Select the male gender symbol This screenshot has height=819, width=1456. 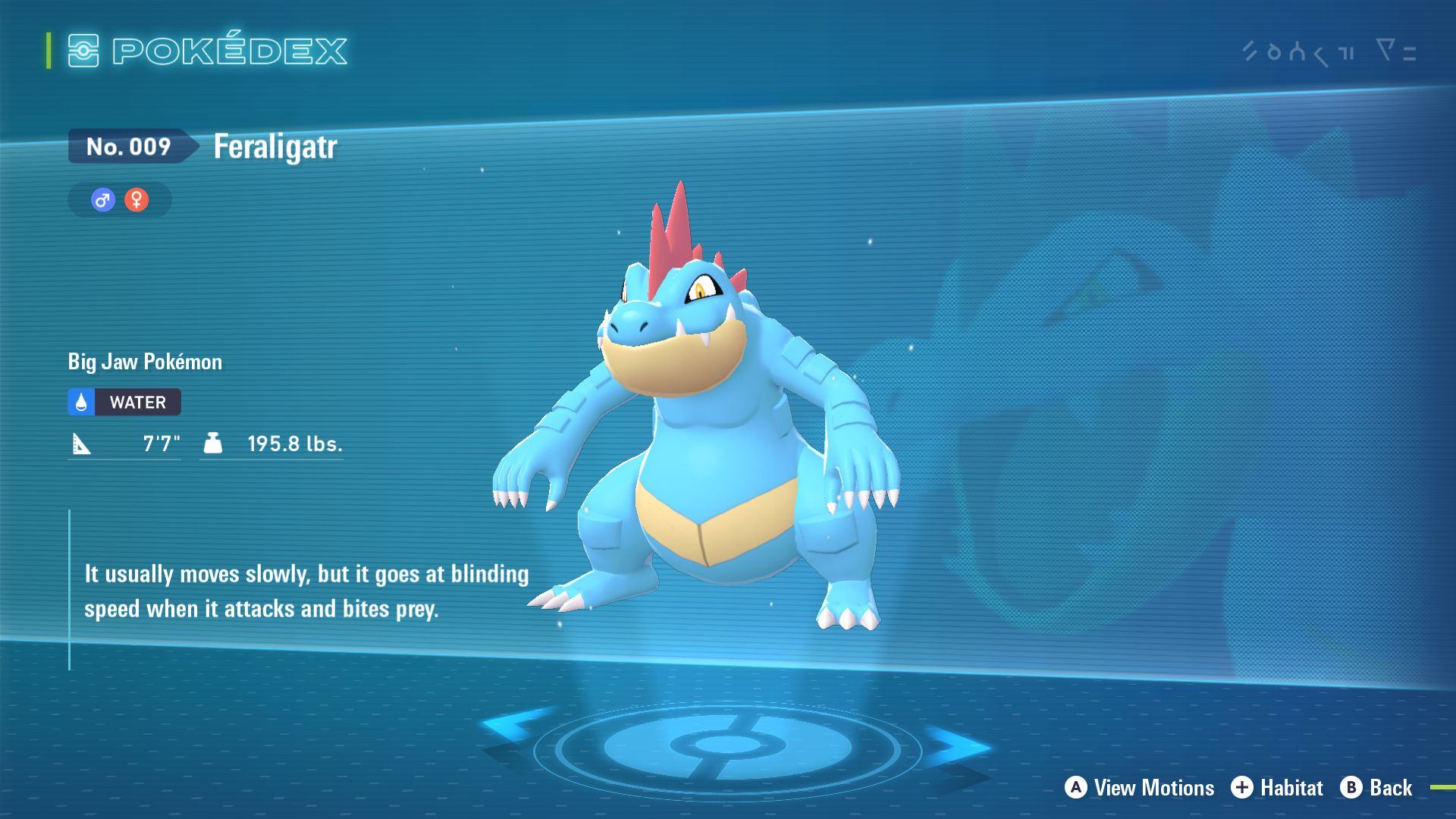point(103,200)
